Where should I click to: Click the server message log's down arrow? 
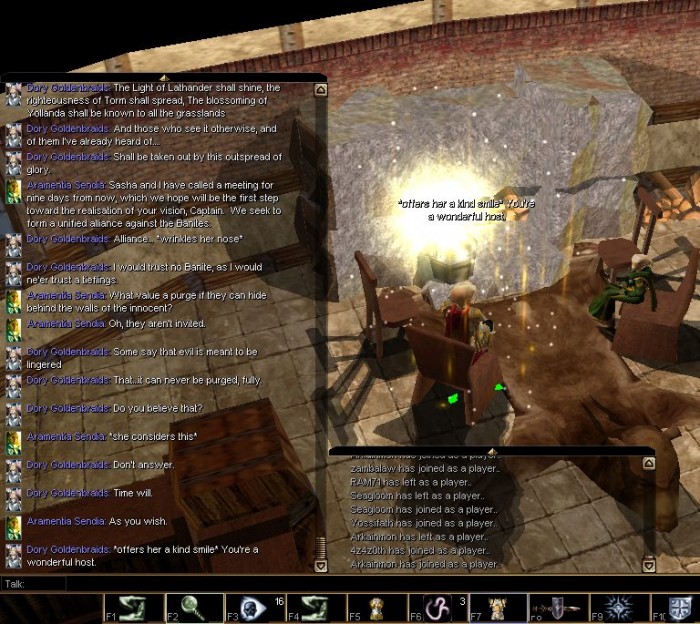point(648,565)
